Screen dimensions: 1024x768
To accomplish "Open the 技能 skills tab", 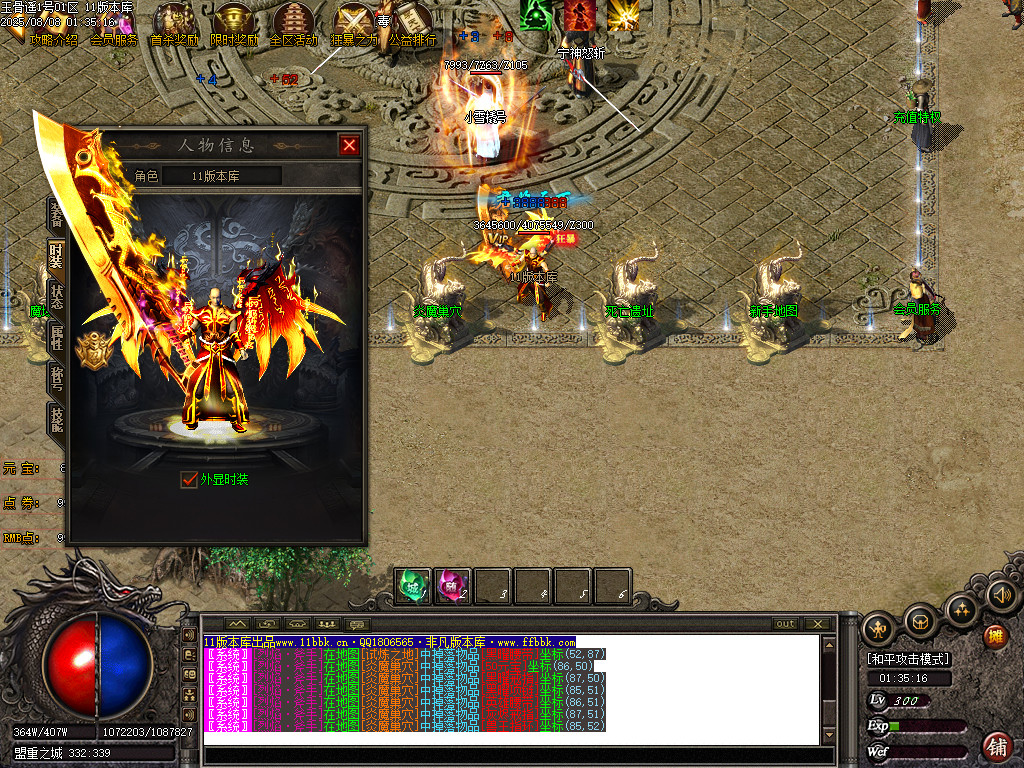I will click(x=56, y=420).
